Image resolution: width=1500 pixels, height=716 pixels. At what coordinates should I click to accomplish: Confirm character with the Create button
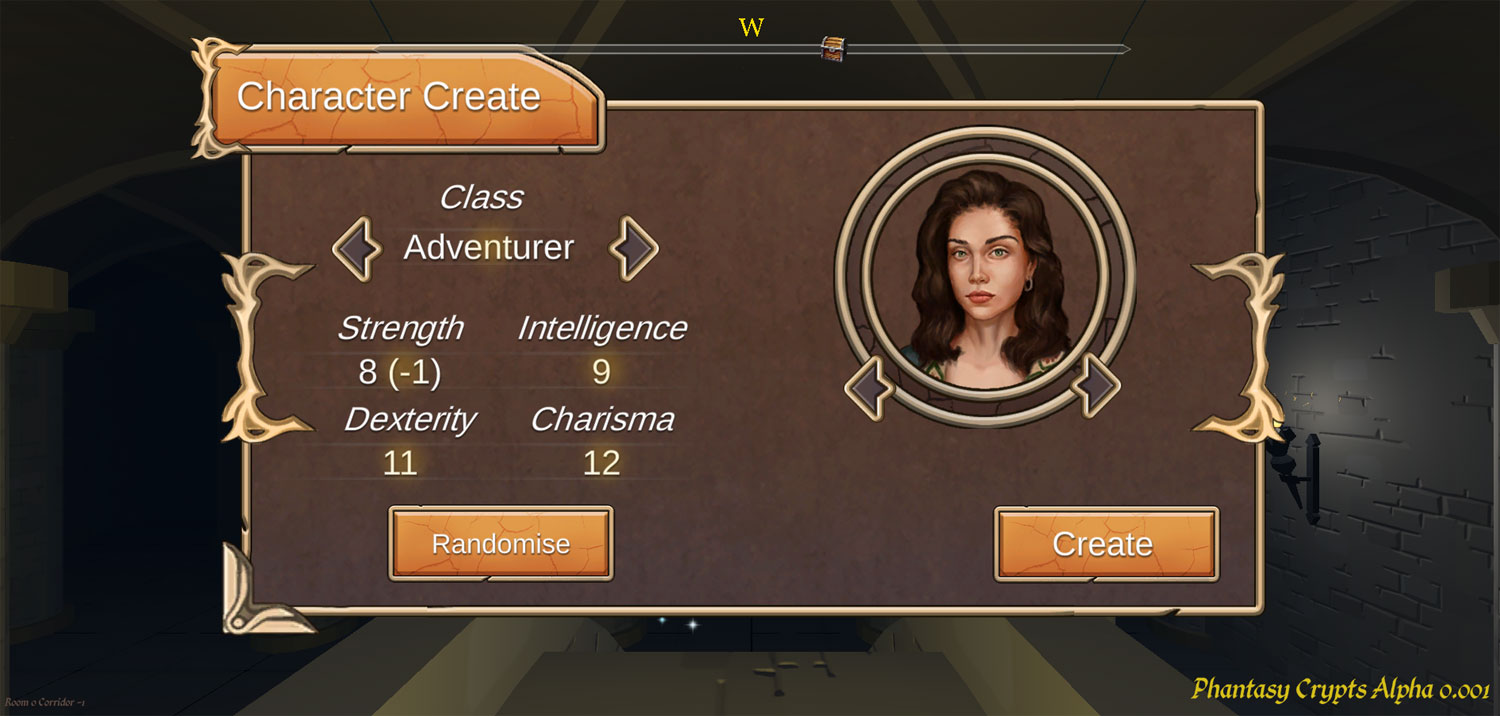click(1105, 544)
